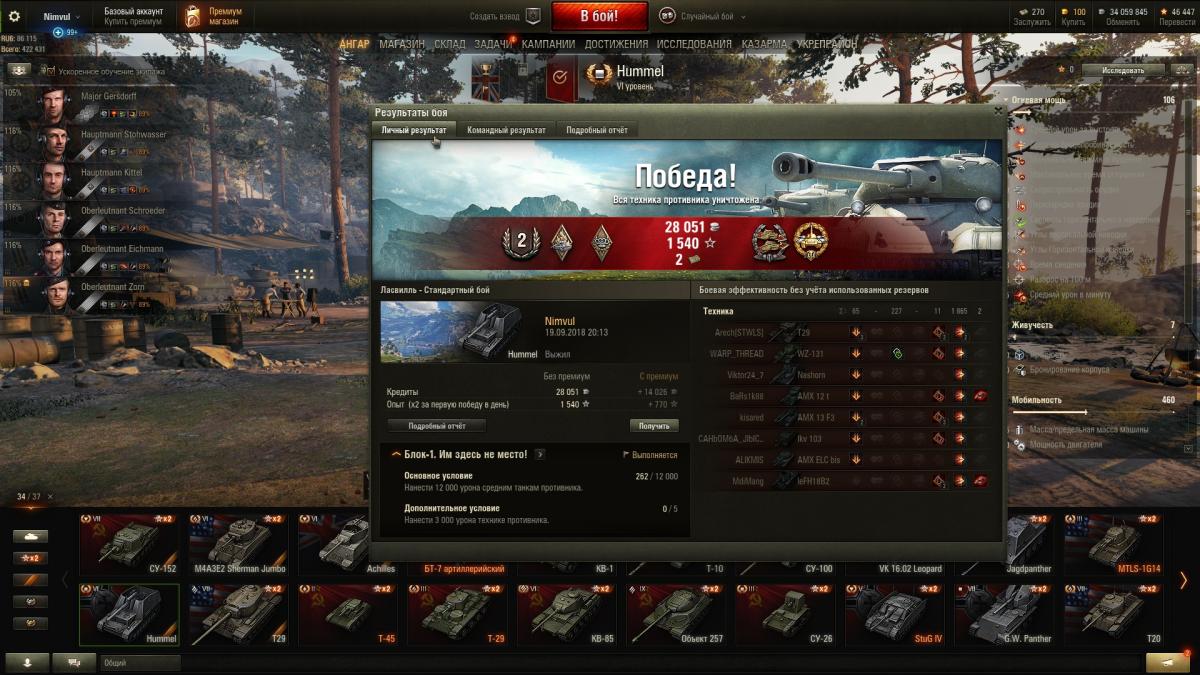This screenshot has width=1200, height=675.
Task: Go to the ИССЛЕДОВАНИЯ section
Action: pyautogui.click(x=694, y=44)
